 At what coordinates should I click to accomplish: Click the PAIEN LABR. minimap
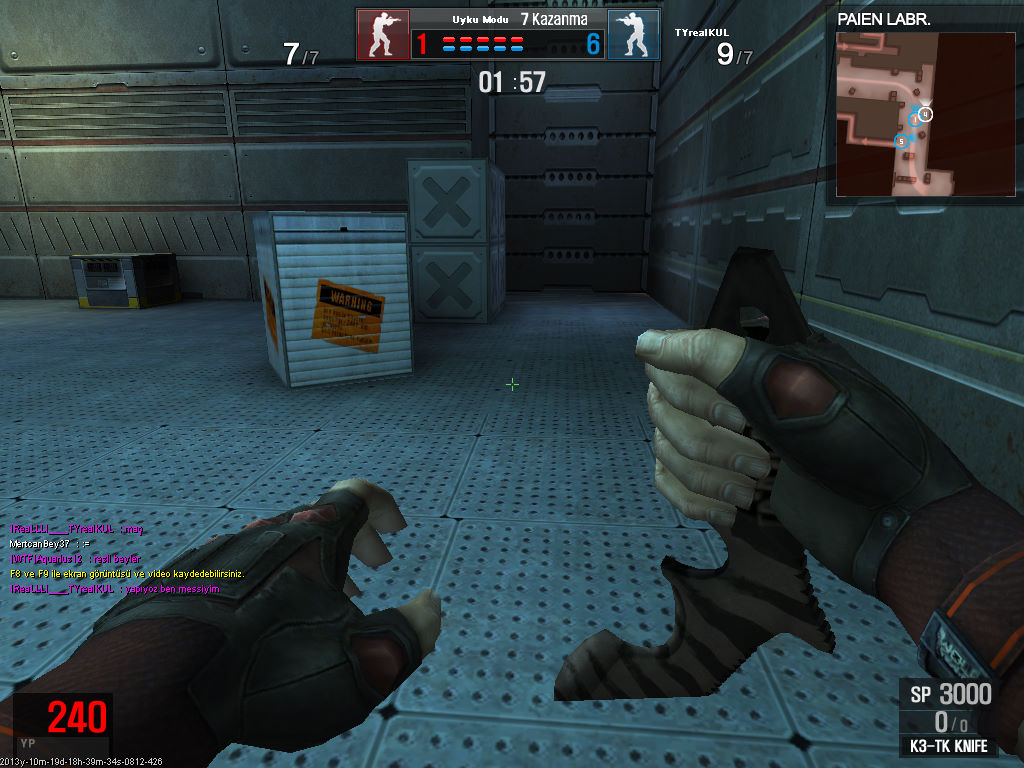[x=896, y=112]
